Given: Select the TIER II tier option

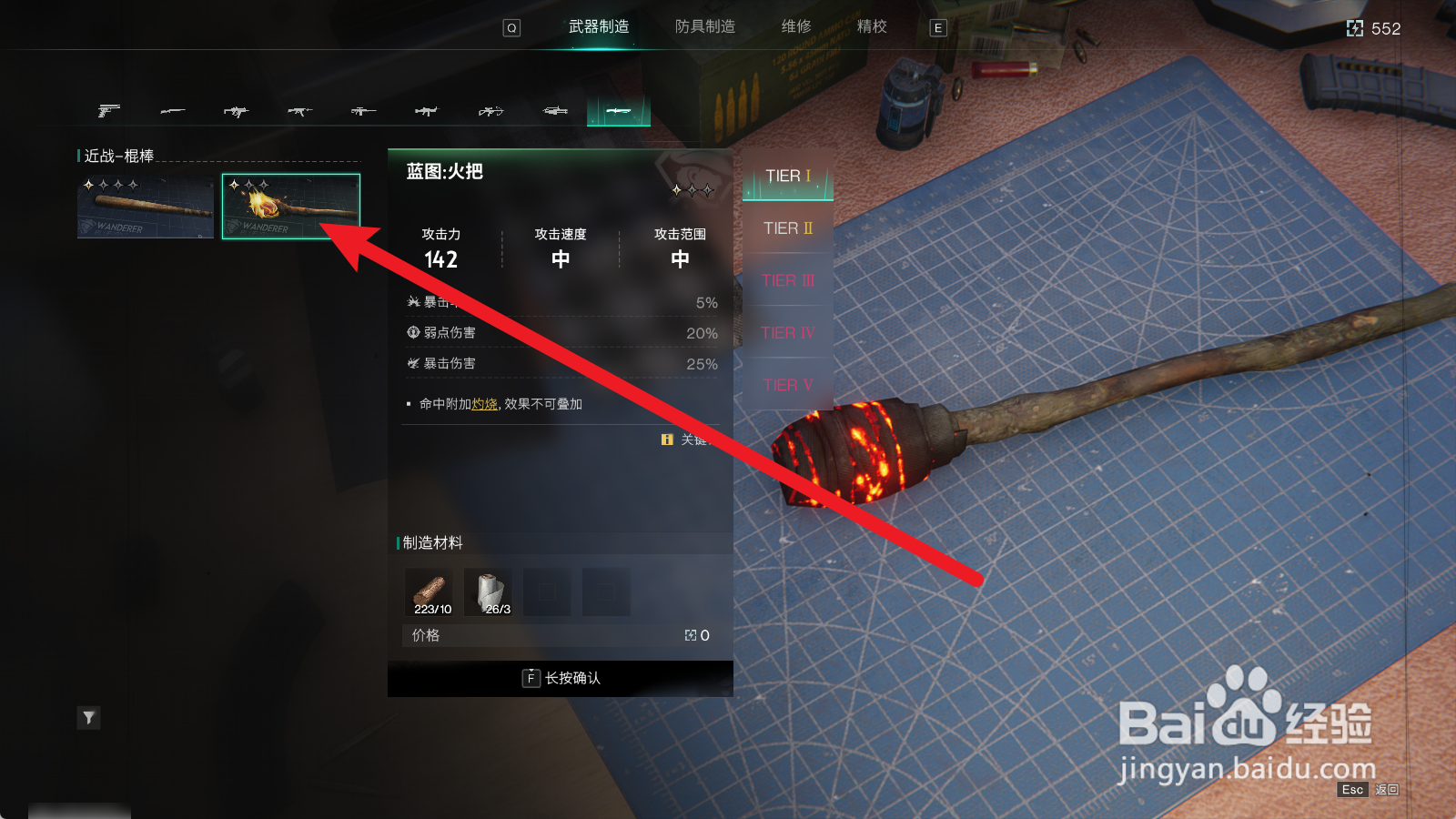Looking at the screenshot, I should pyautogui.click(x=786, y=228).
